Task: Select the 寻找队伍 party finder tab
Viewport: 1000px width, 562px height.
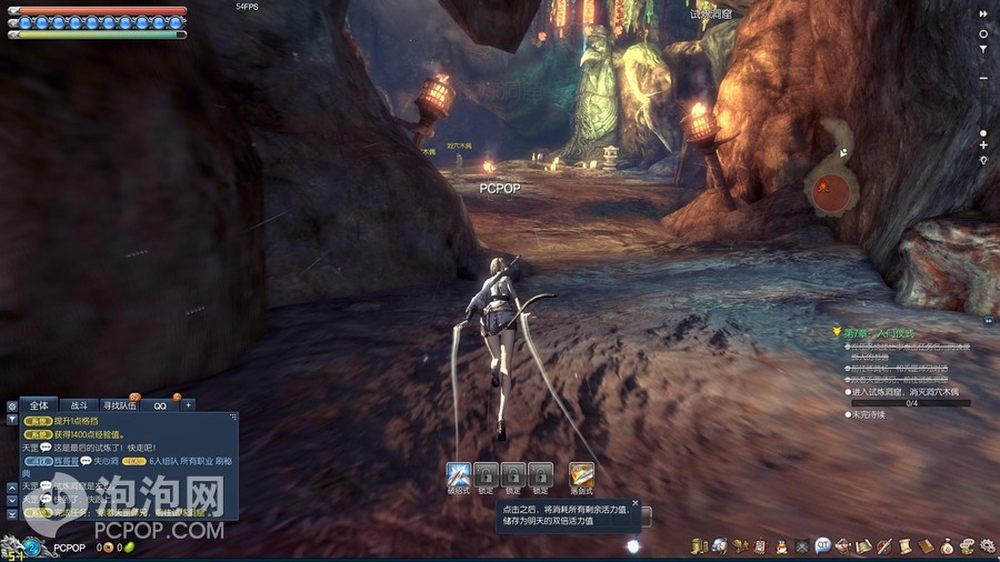Action: coord(120,405)
